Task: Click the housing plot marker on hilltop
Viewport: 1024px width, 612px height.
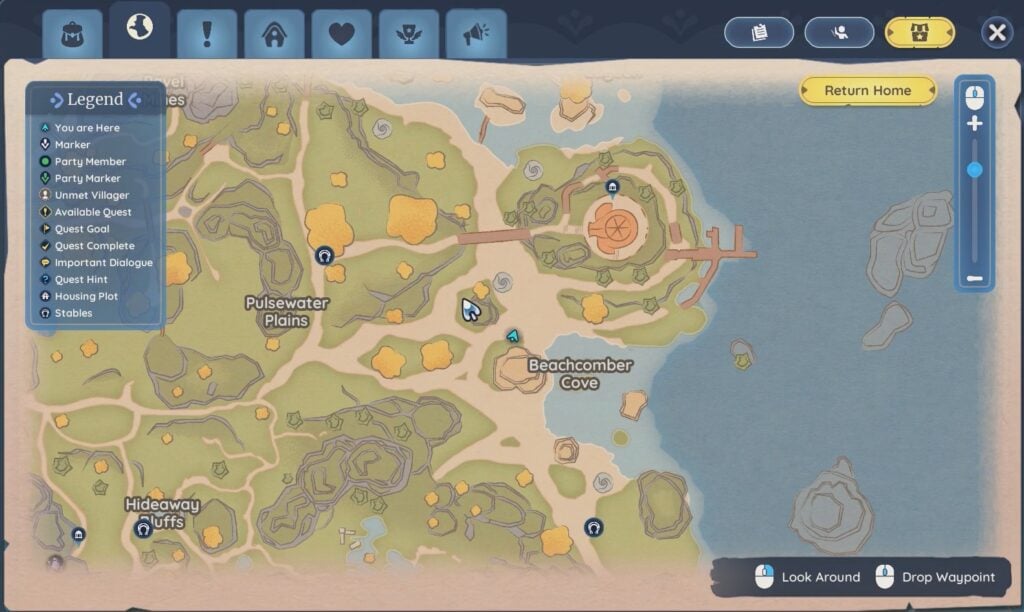Action: [x=613, y=187]
